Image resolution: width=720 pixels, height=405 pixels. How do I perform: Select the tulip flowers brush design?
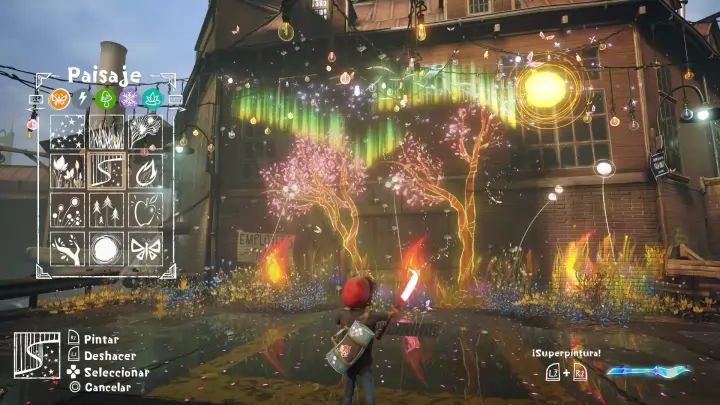pos(66,171)
